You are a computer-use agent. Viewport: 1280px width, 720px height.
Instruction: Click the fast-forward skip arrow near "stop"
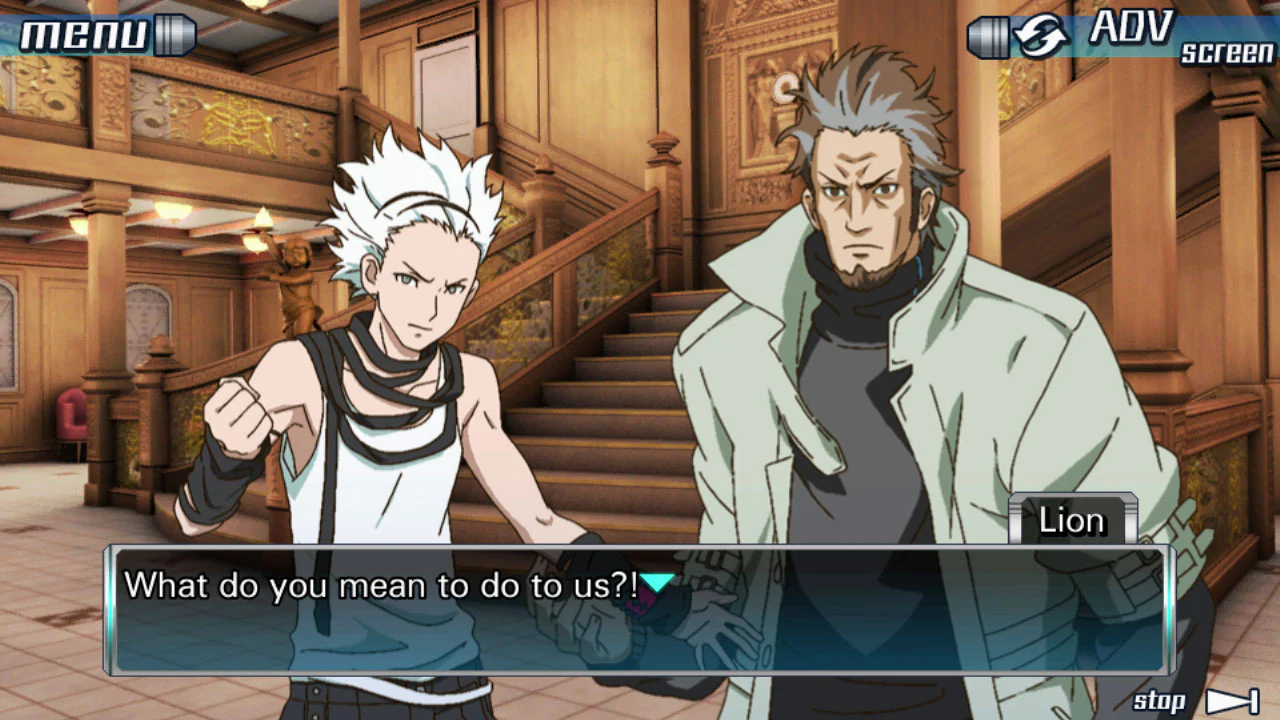click(x=1234, y=701)
